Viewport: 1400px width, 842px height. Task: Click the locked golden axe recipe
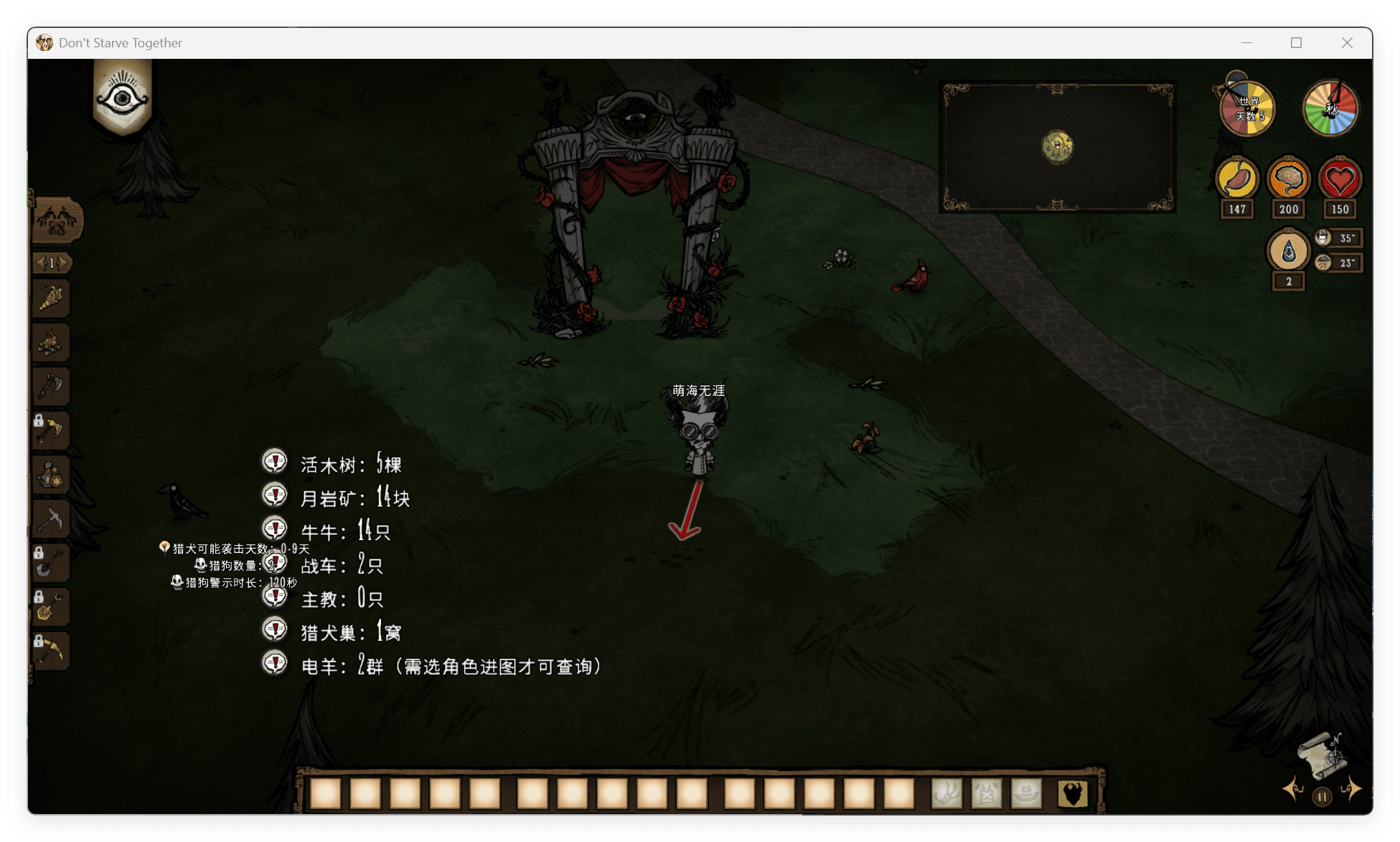pos(51,431)
